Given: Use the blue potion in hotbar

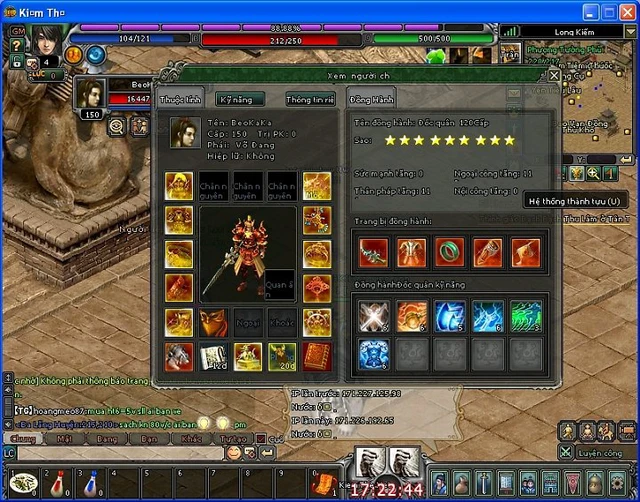Looking at the screenshot, I should click(92, 483).
